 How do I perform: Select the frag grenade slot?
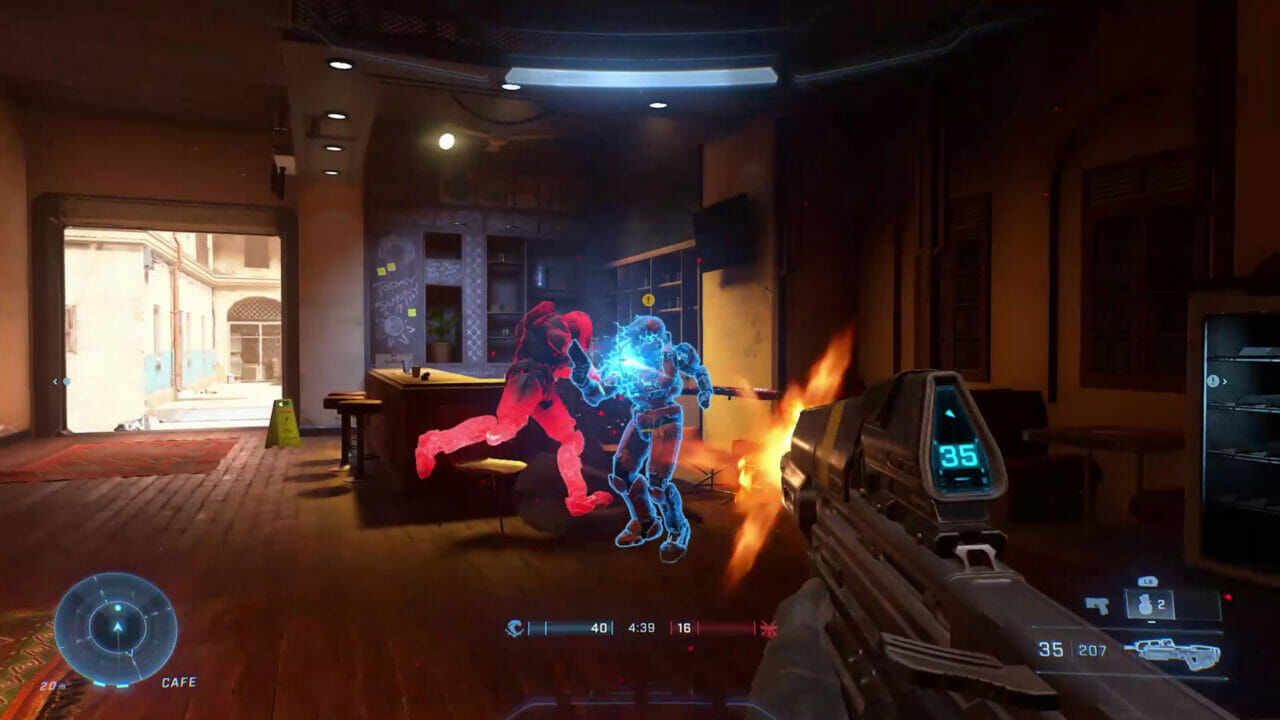click(x=1146, y=604)
